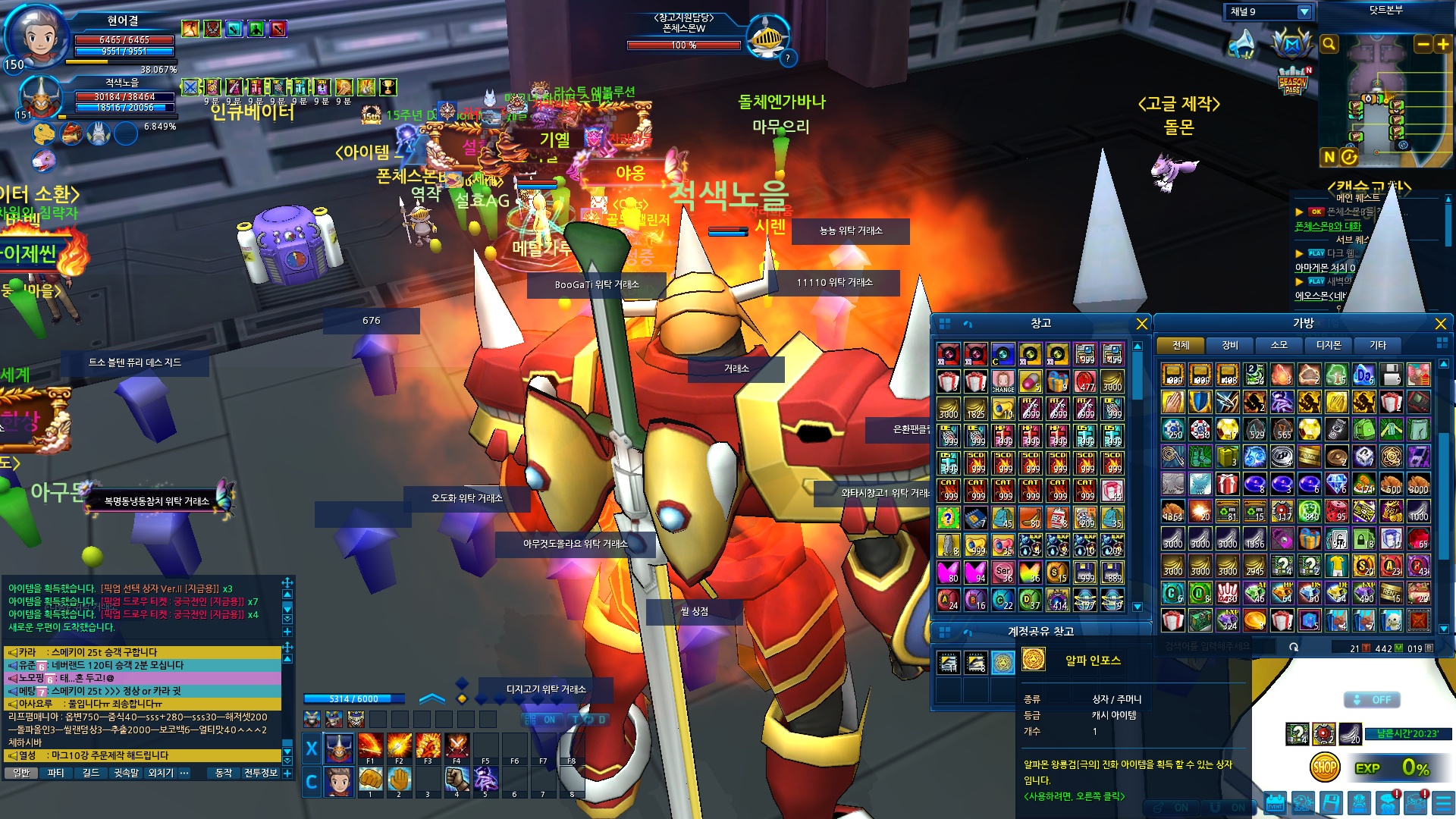1456x819 pixels.
Task: Close the 가방 bag window
Action: point(1440,324)
